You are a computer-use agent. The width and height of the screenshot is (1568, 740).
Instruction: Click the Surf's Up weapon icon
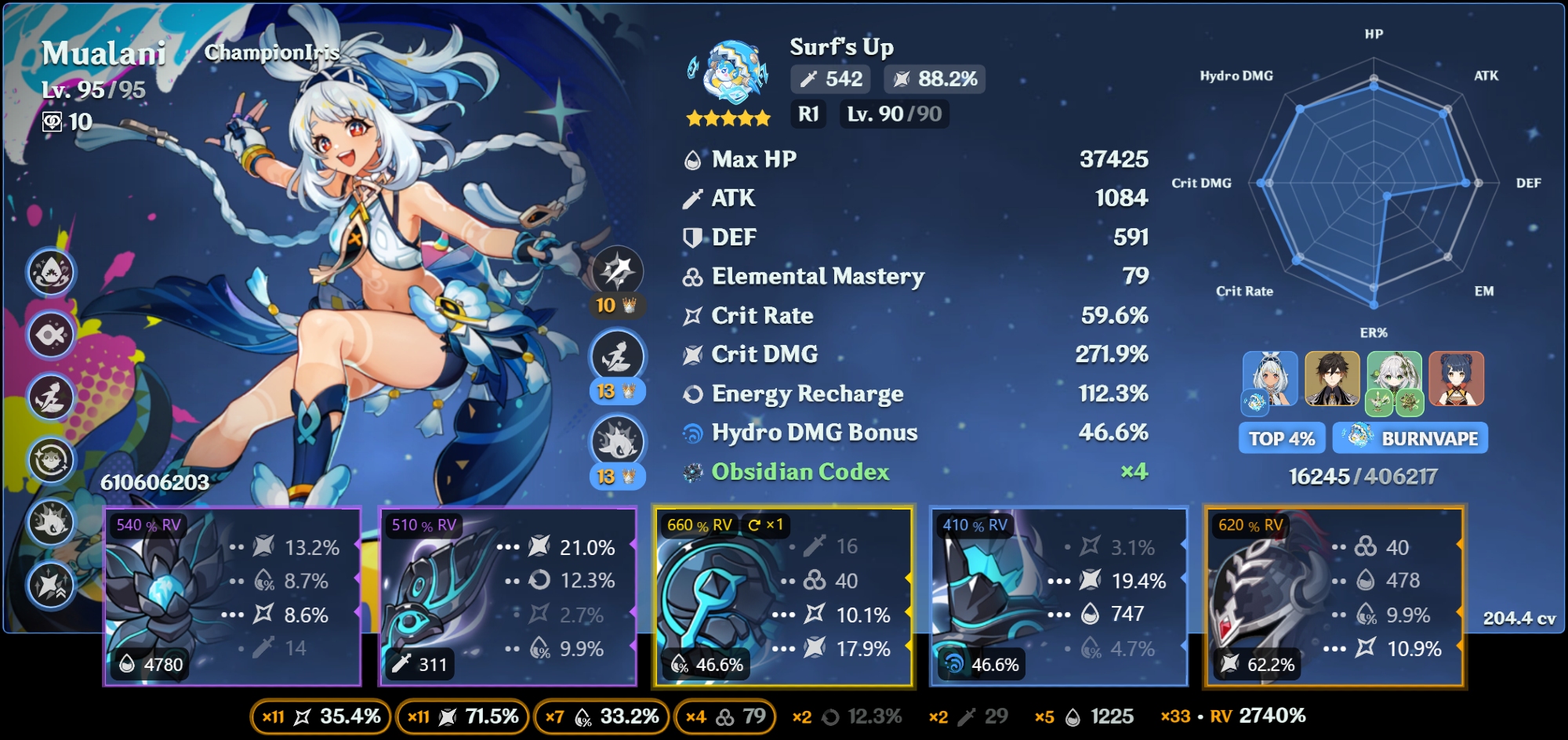728,73
